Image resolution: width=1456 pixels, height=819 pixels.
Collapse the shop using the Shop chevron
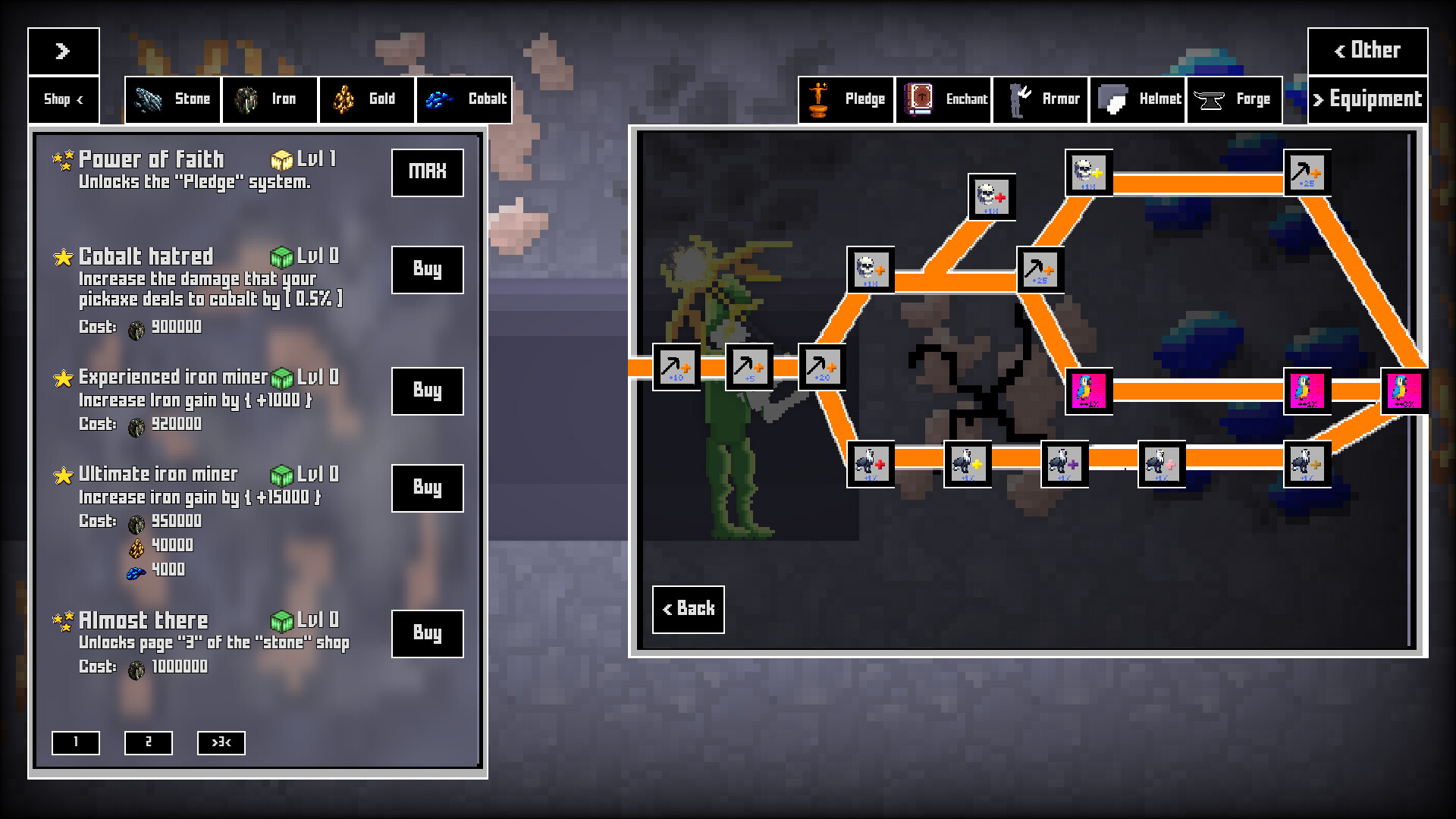click(x=64, y=99)
